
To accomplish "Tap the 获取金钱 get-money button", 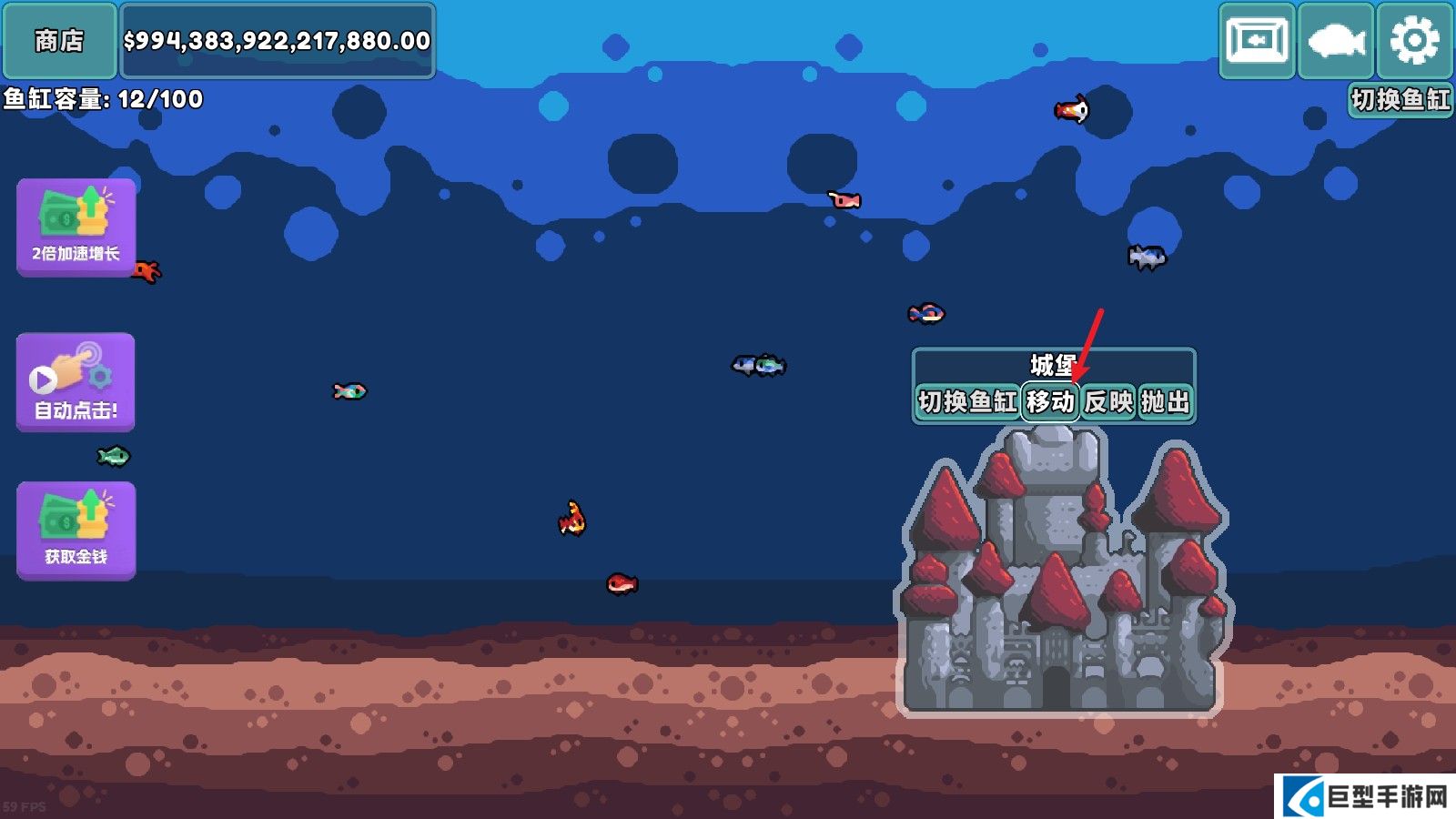I will pyautogui.click(x=76, y=530).
